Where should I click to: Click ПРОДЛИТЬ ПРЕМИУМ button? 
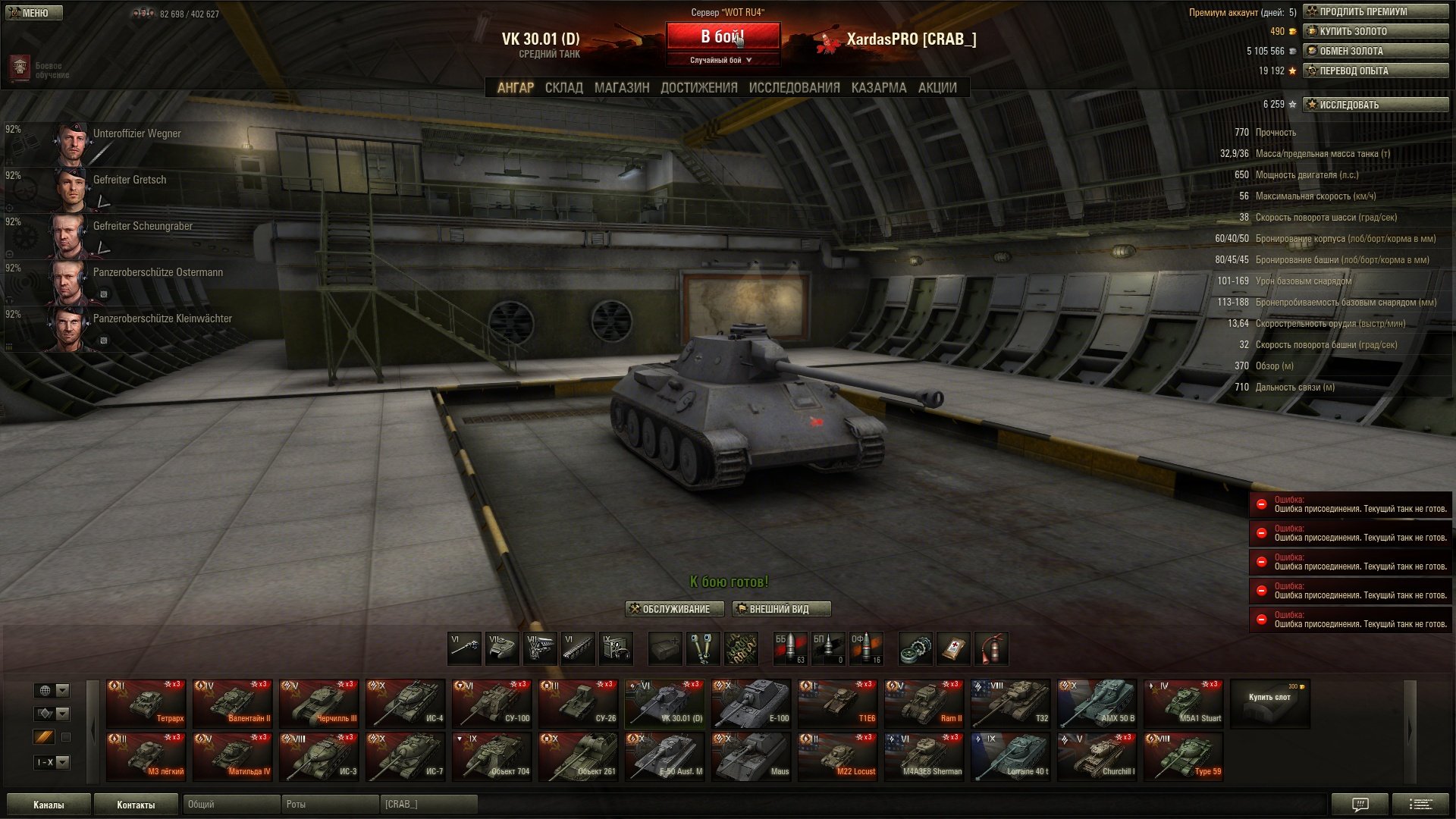click(1375, 11)
